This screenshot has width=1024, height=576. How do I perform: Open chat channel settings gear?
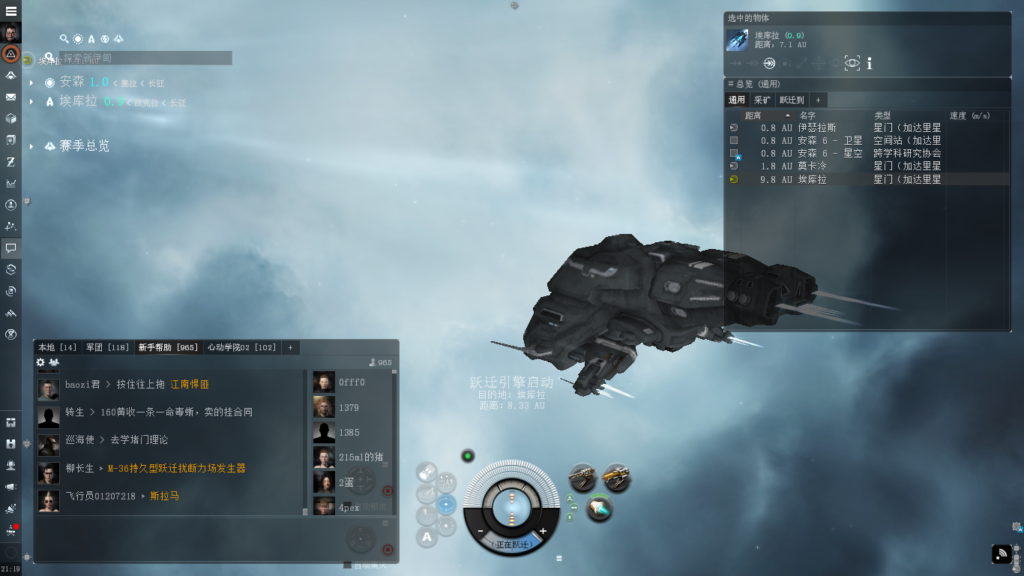(x=41, y=362)
